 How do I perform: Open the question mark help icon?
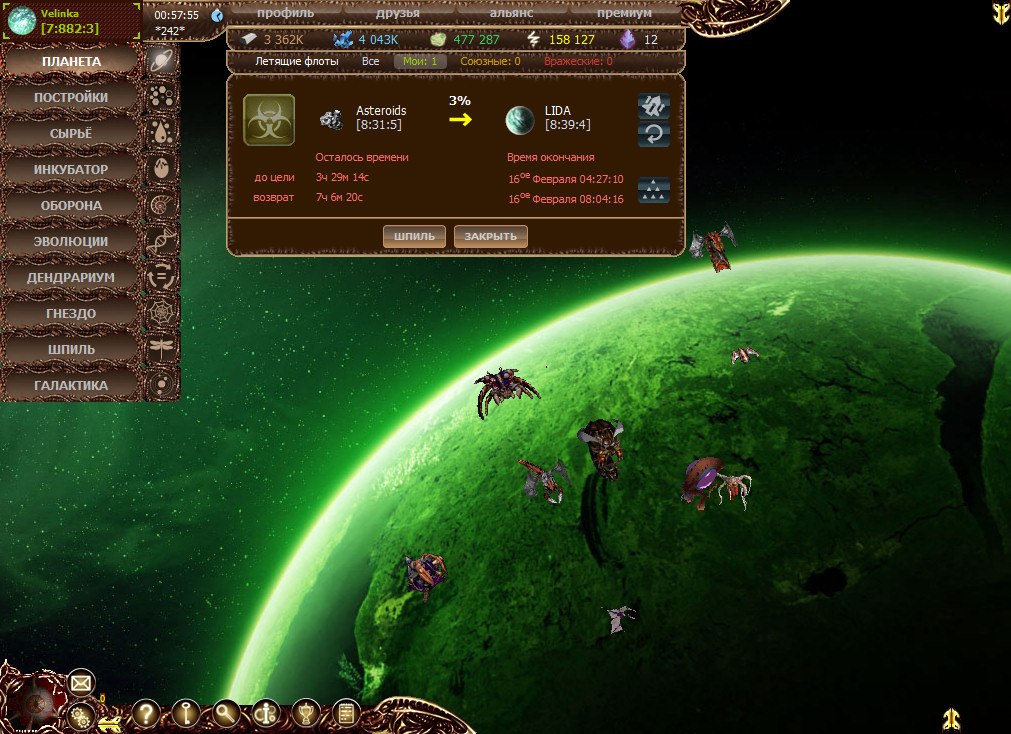tap(146, 713)
